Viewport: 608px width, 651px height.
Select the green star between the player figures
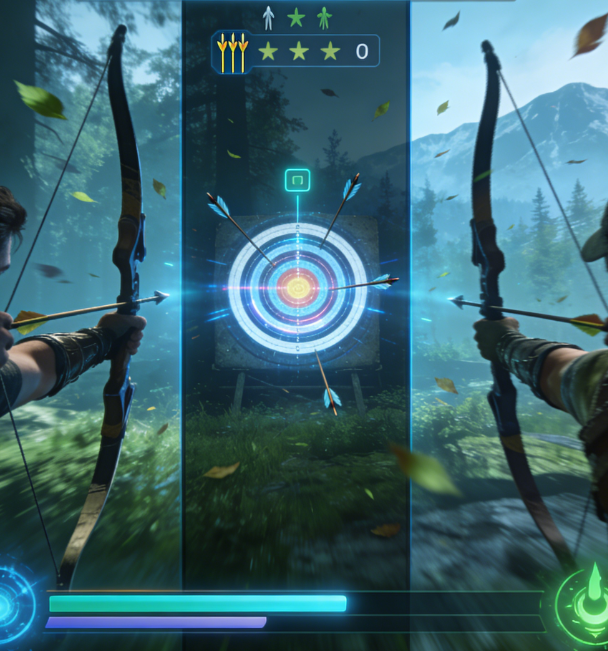click(x=295, y=17)
